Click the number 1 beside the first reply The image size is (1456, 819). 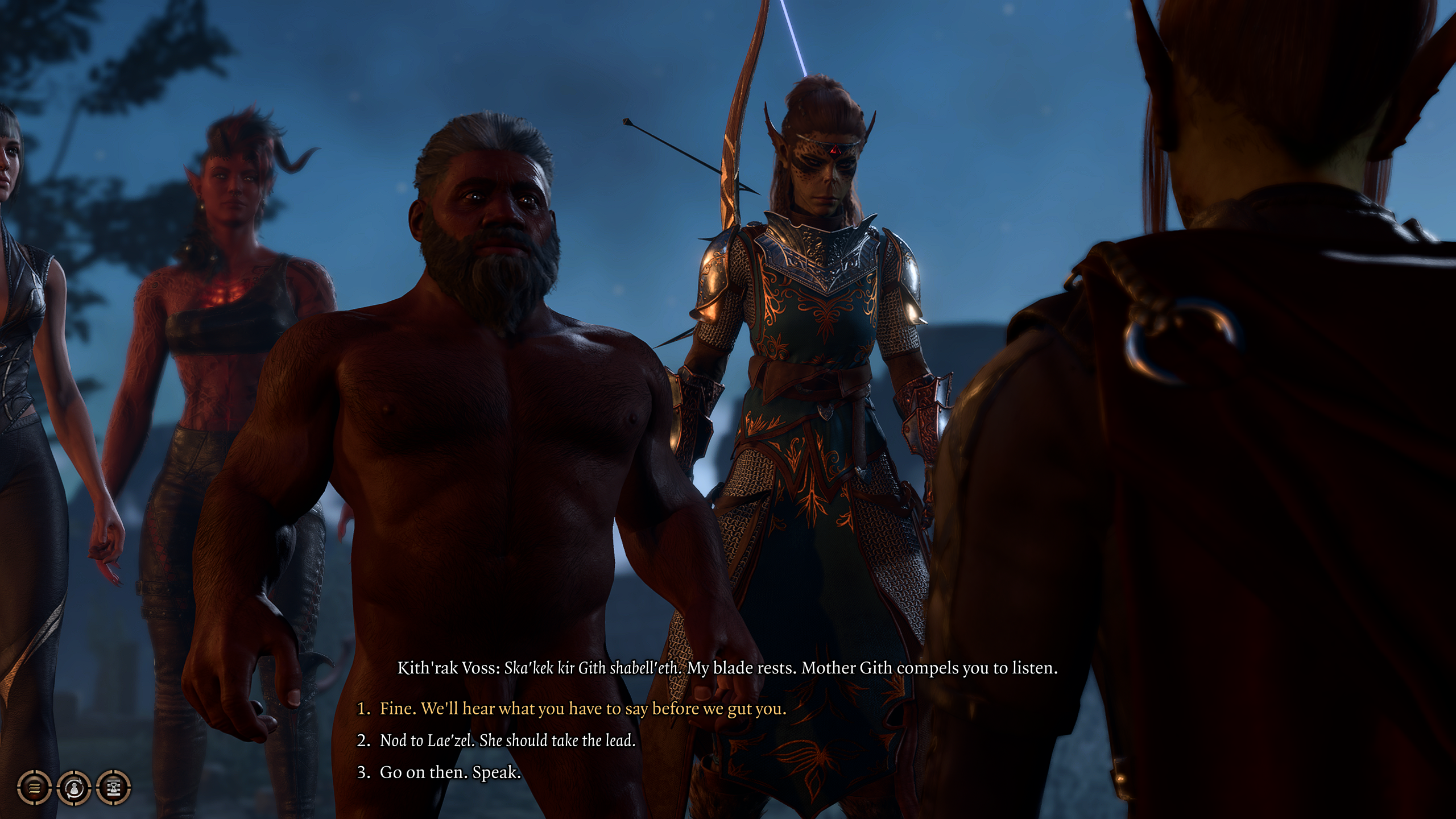(x=364, y=709)
